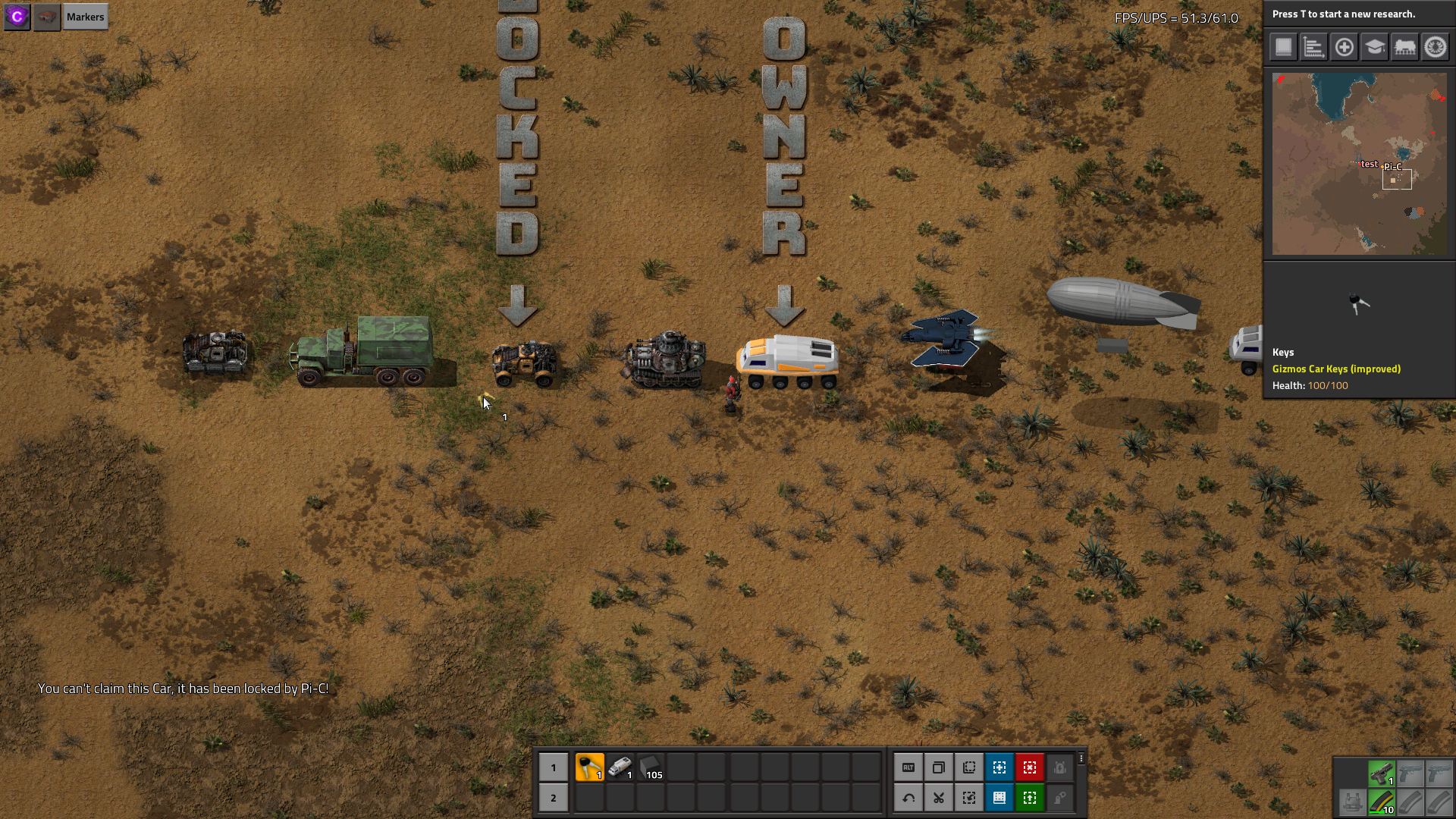Select the green upgrade planner

click(1029, 798)
